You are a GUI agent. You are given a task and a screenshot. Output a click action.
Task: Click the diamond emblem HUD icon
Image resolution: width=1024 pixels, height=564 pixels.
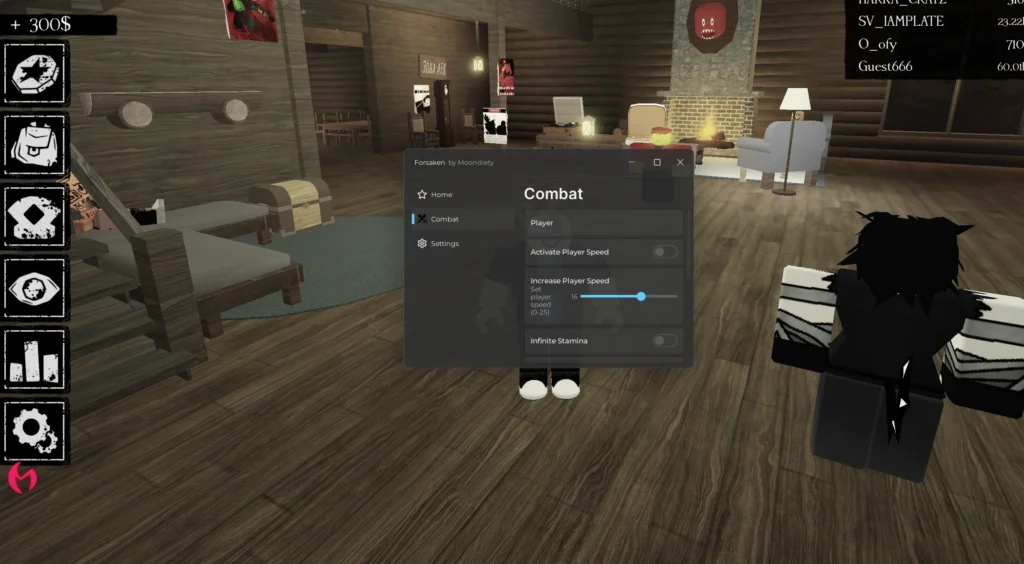(36, 216)
